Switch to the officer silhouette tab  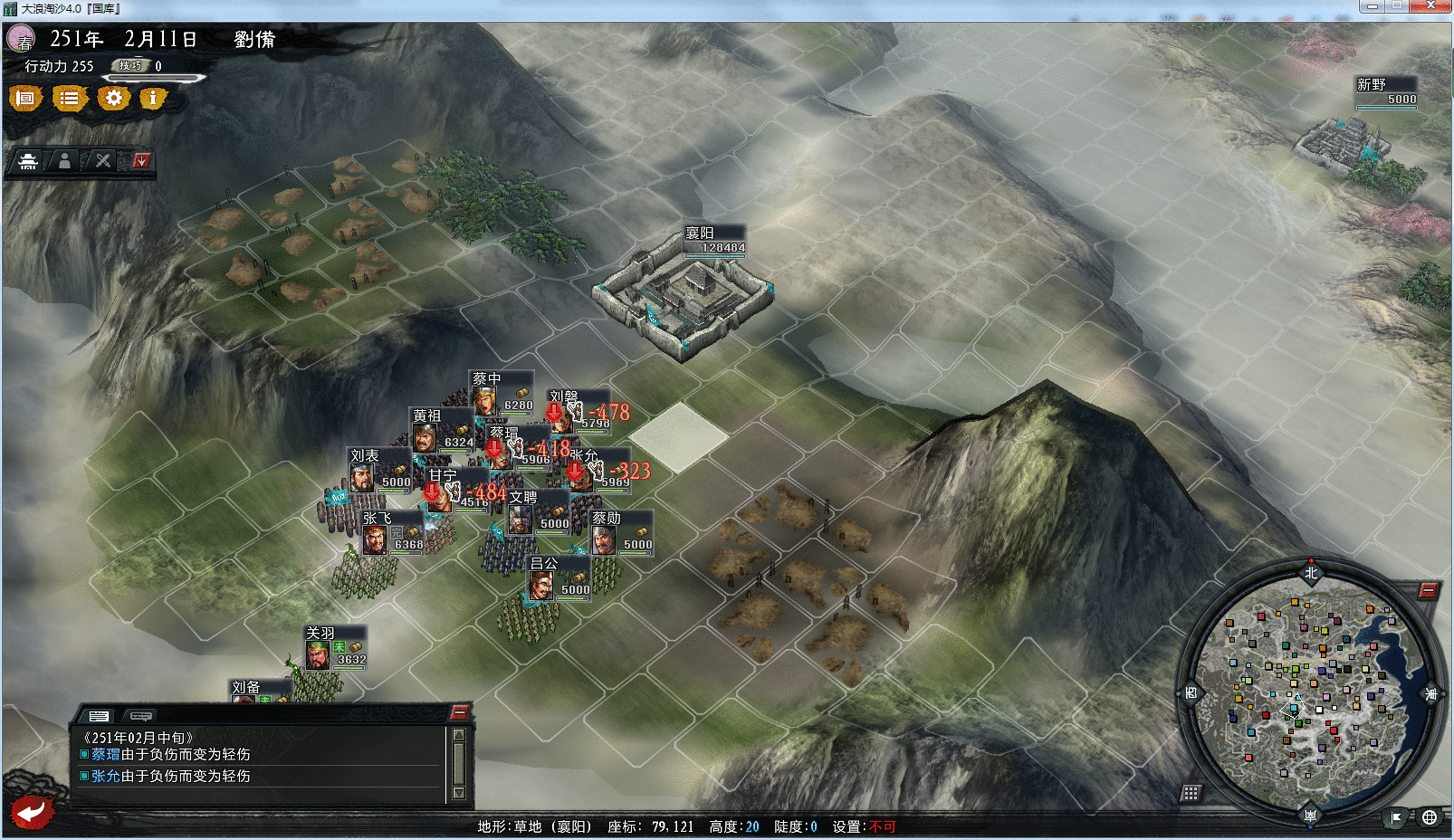coord(64,161)
